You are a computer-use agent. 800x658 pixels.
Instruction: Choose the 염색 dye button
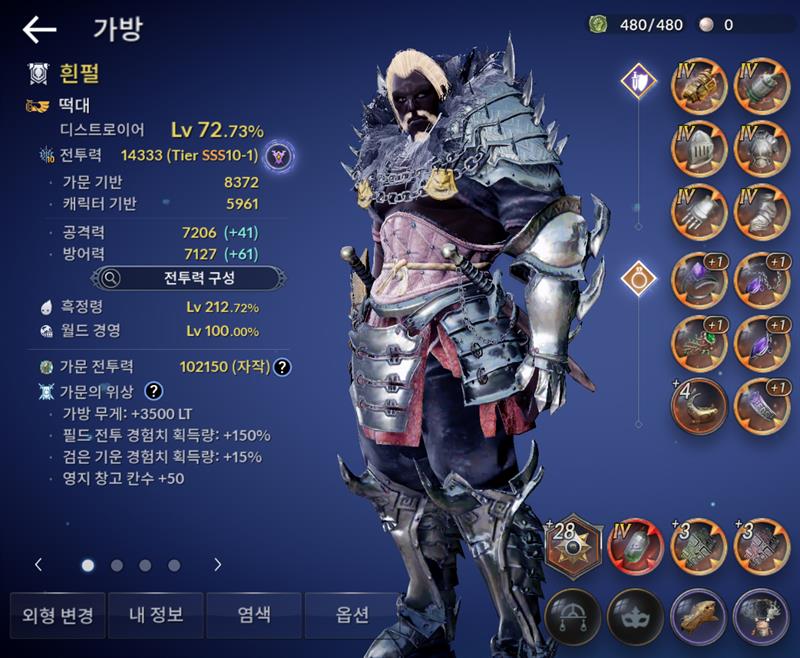point(253,615)
